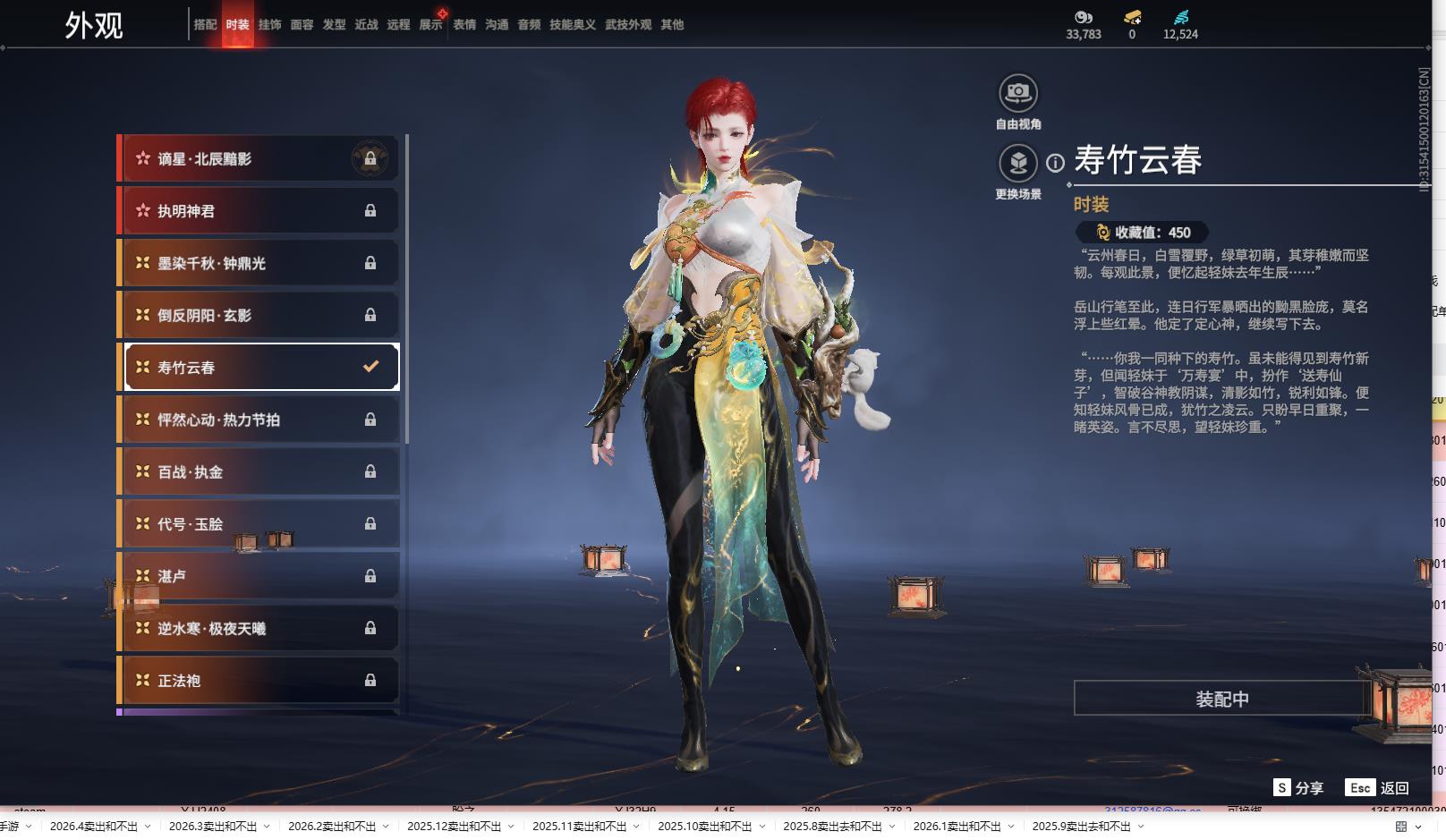This screenshot has width=1446, height=840.
Task: Select the 正法袍 outfit row
Action: [x=259, y=681]
